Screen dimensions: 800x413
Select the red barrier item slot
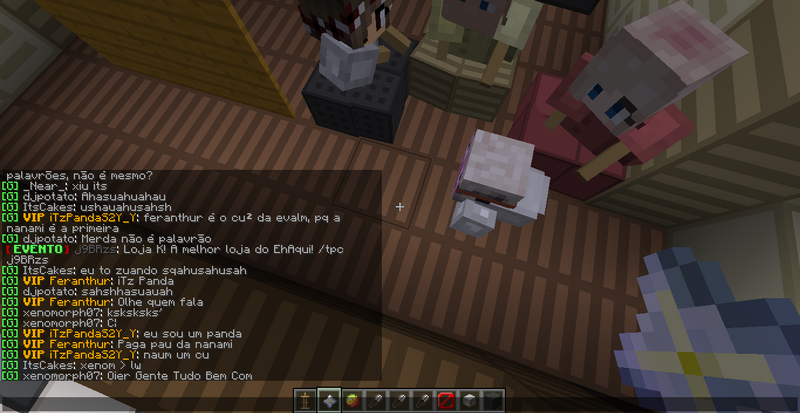(x=446, y=401)
